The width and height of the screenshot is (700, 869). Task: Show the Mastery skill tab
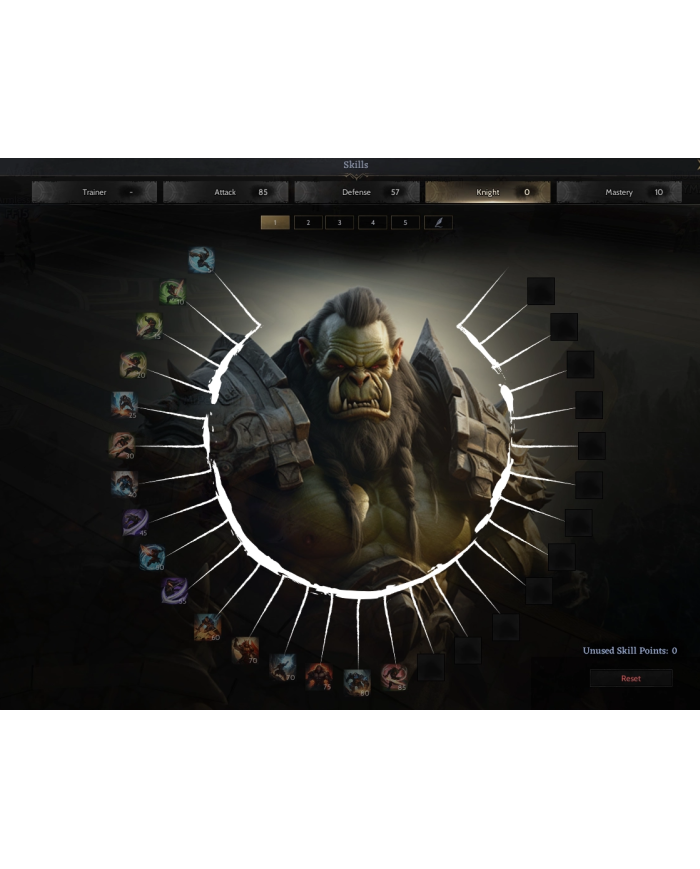click(619, 192)
